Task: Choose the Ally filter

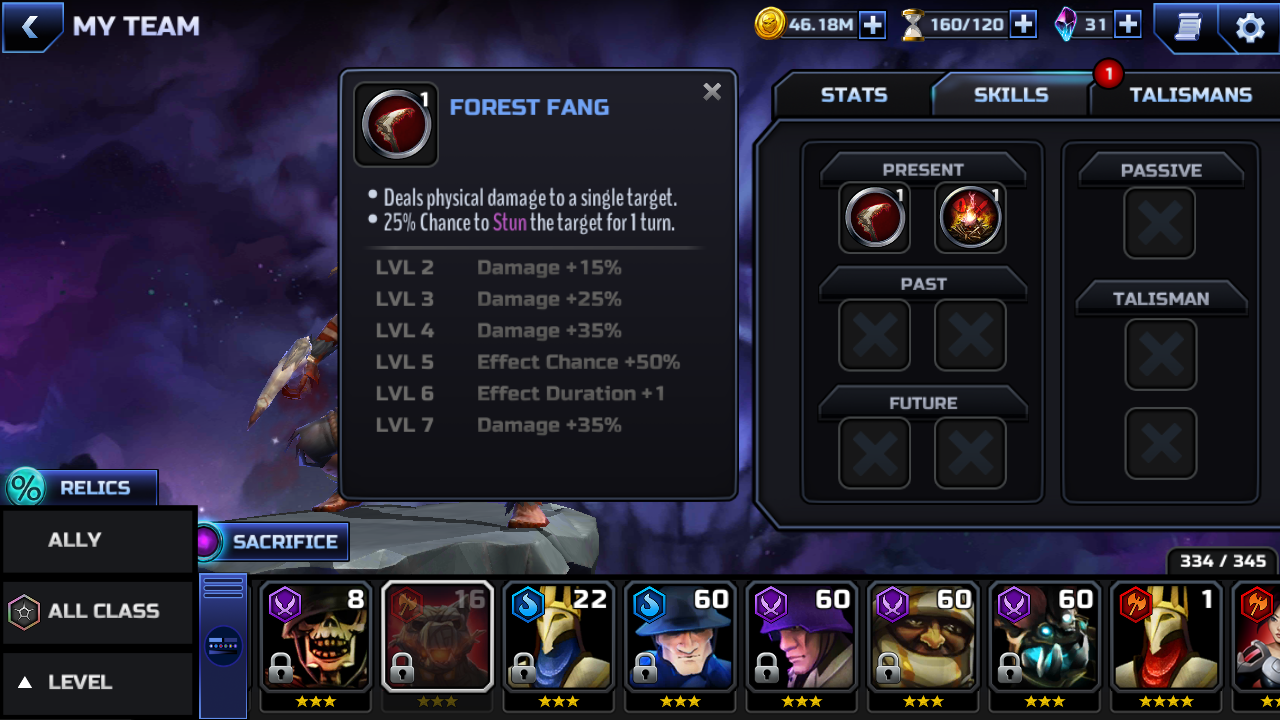Action: pyautogui.click(x=97, y=540)
